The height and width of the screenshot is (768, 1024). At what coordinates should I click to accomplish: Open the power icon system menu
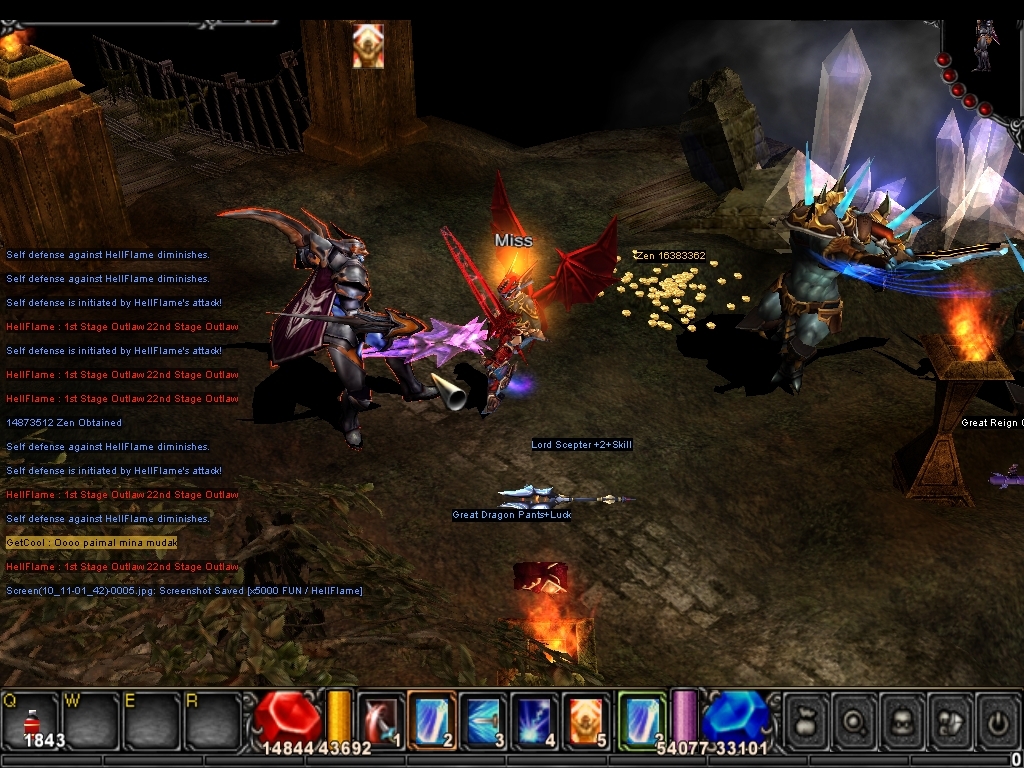997,721
